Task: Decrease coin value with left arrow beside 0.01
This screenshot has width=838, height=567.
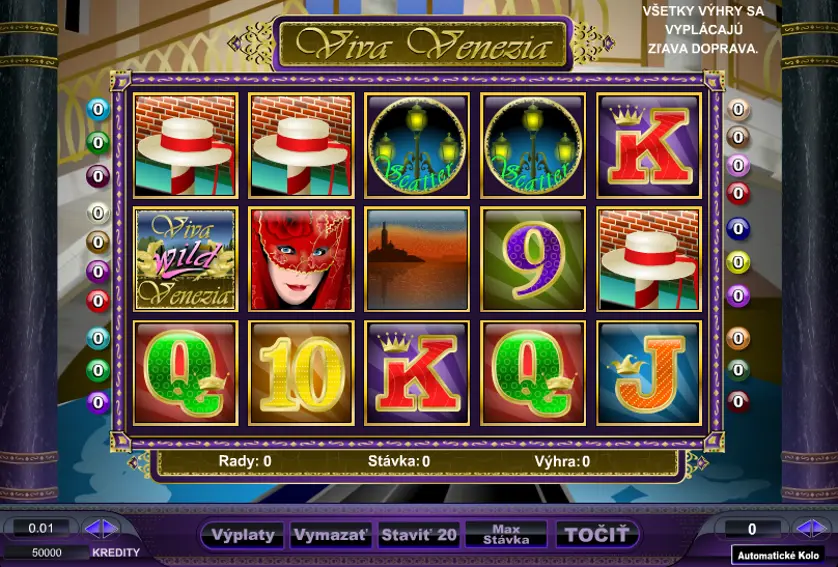Action: (x=92, y=528)
